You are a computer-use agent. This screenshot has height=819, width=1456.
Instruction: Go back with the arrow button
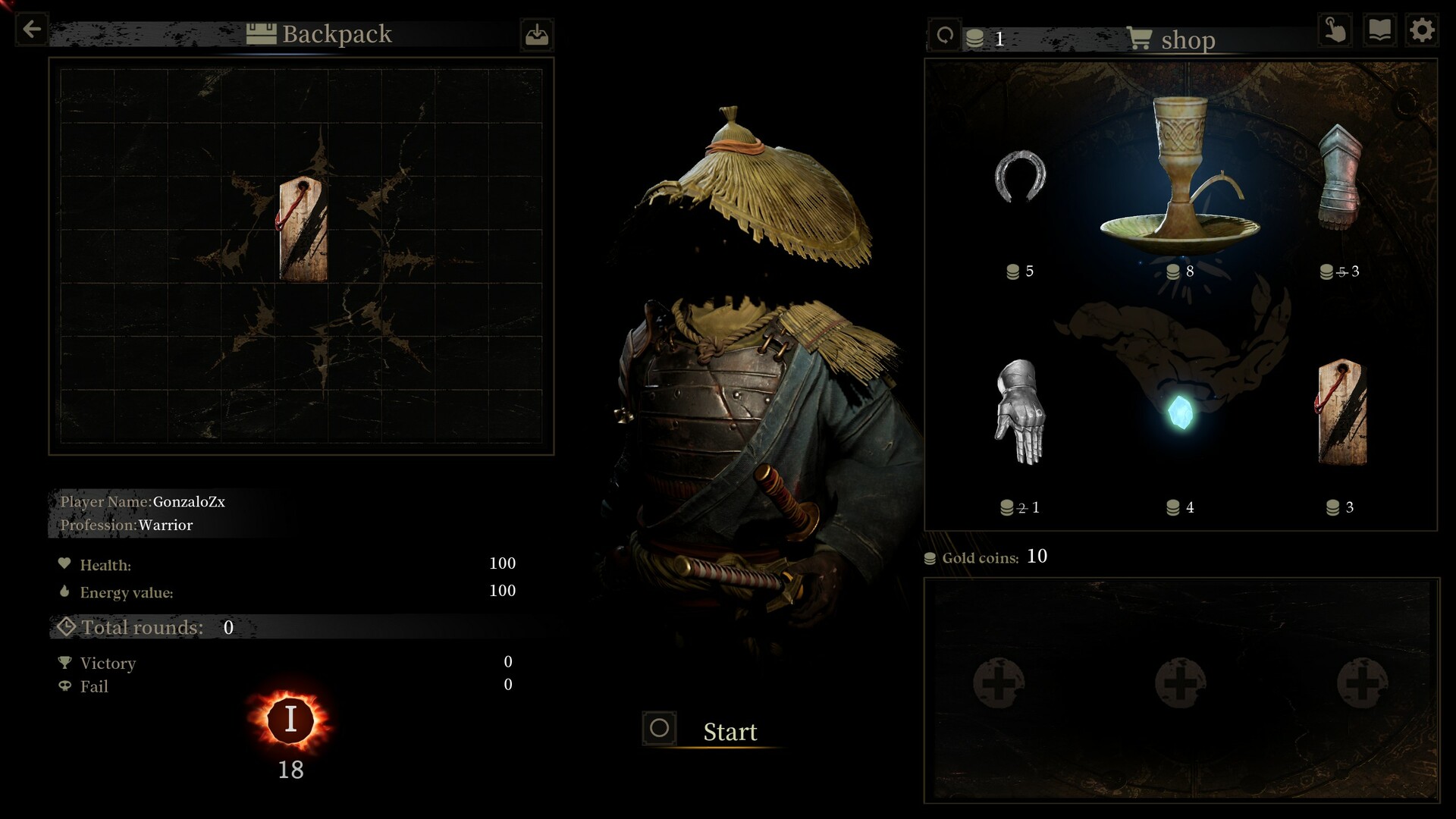pyautogui.click(x=32, y=30)
